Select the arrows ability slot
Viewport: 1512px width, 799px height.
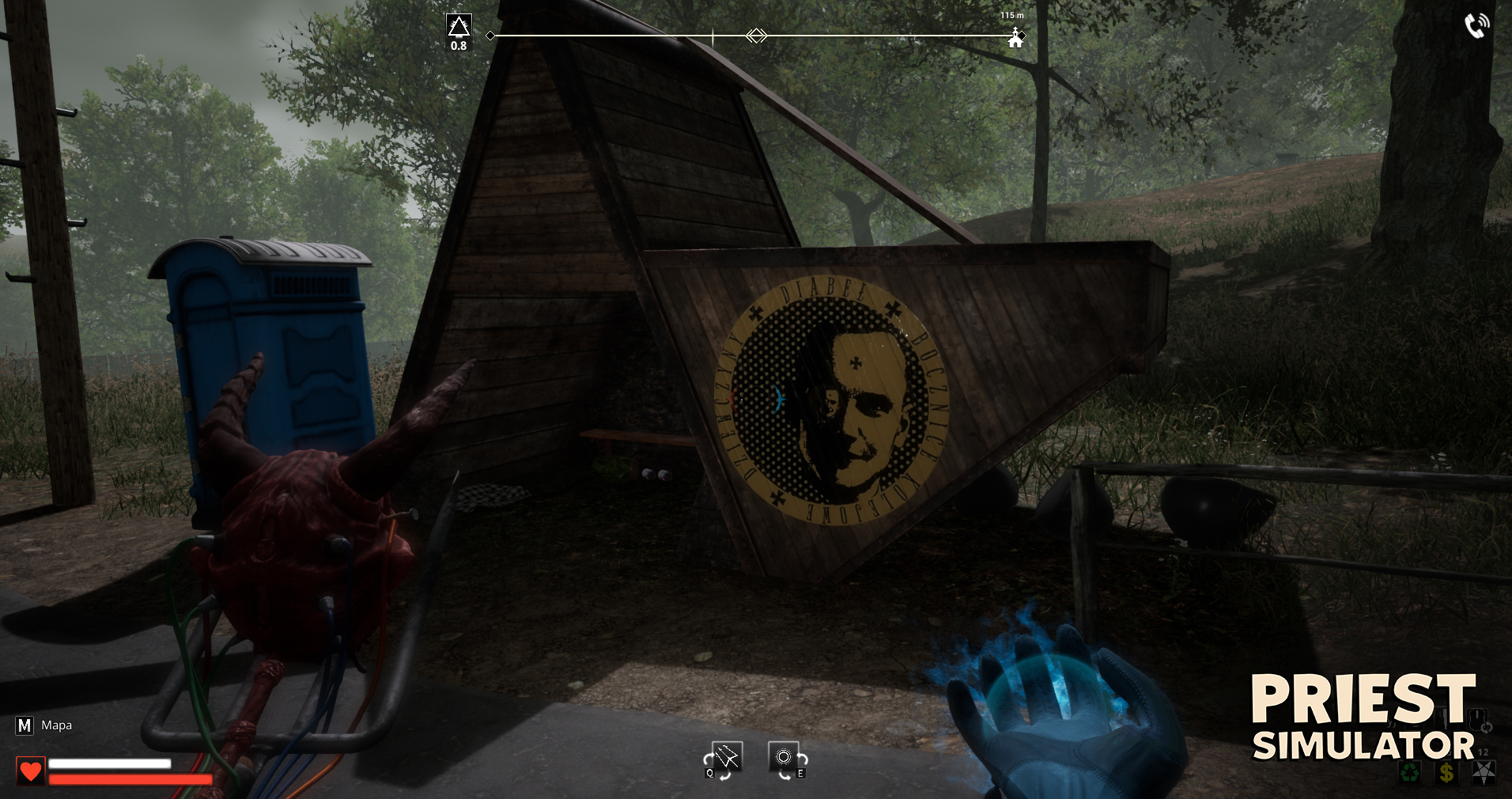[x=726, y=756]
